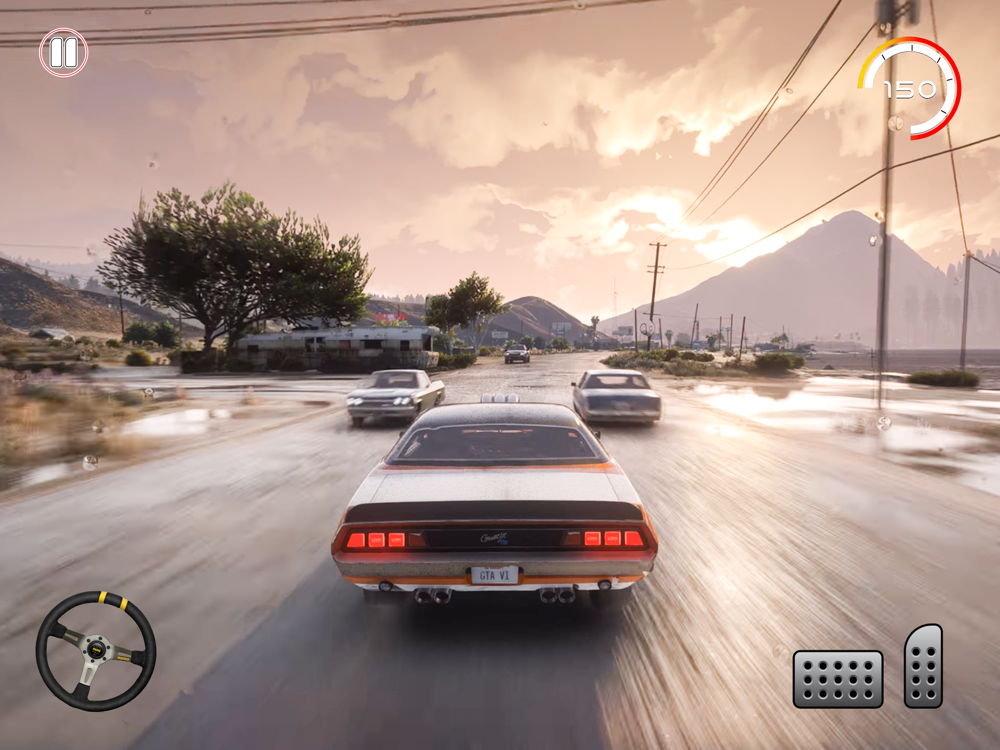
Task: Pause the game with the pause button
Action: pos(63,52)
